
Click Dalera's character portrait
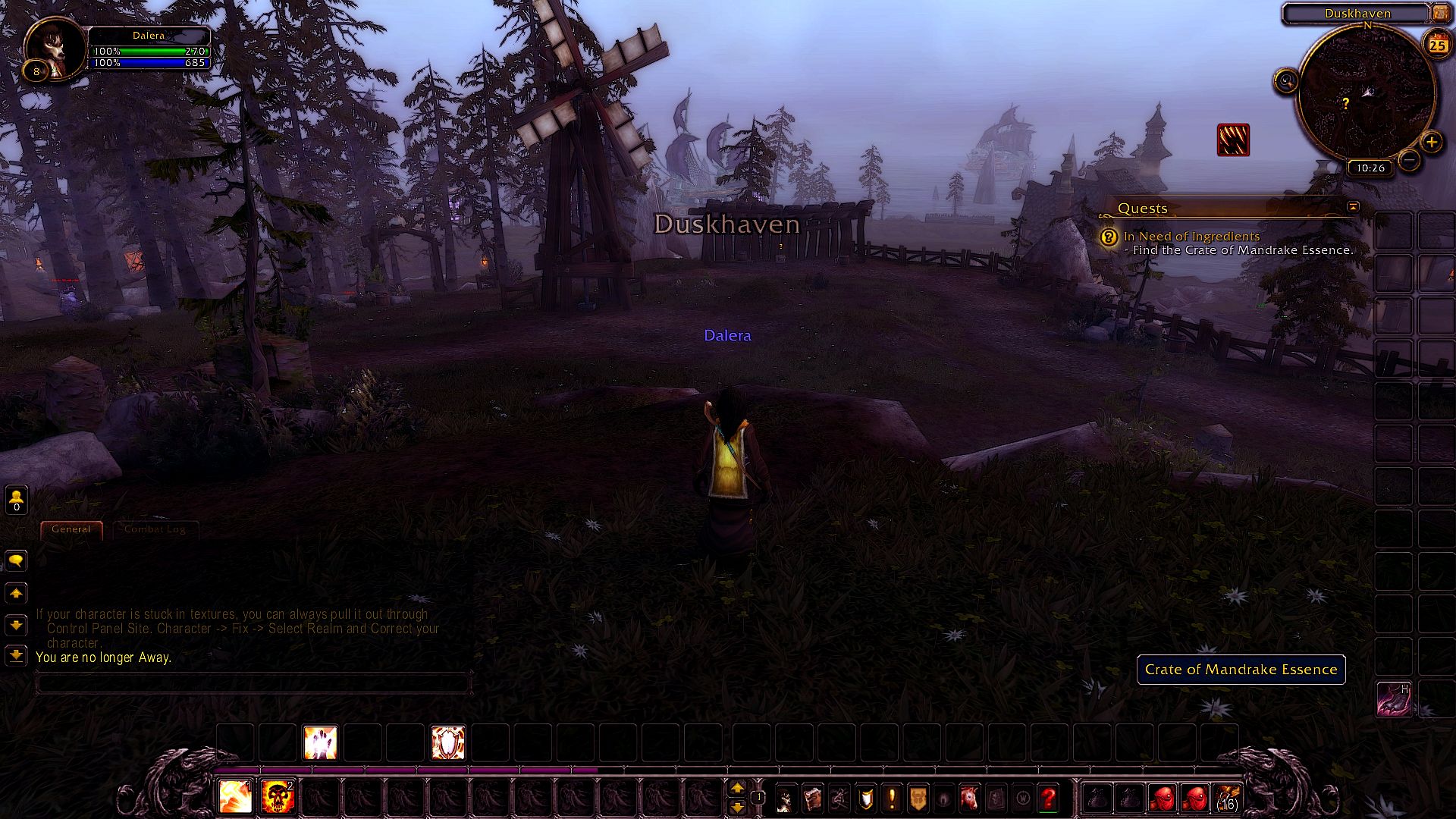[56, 48]
